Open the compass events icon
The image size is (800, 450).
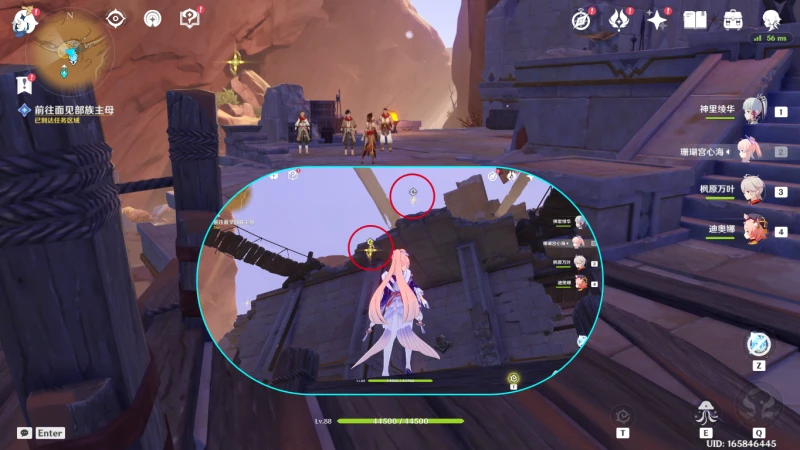[x=582, y=19]
